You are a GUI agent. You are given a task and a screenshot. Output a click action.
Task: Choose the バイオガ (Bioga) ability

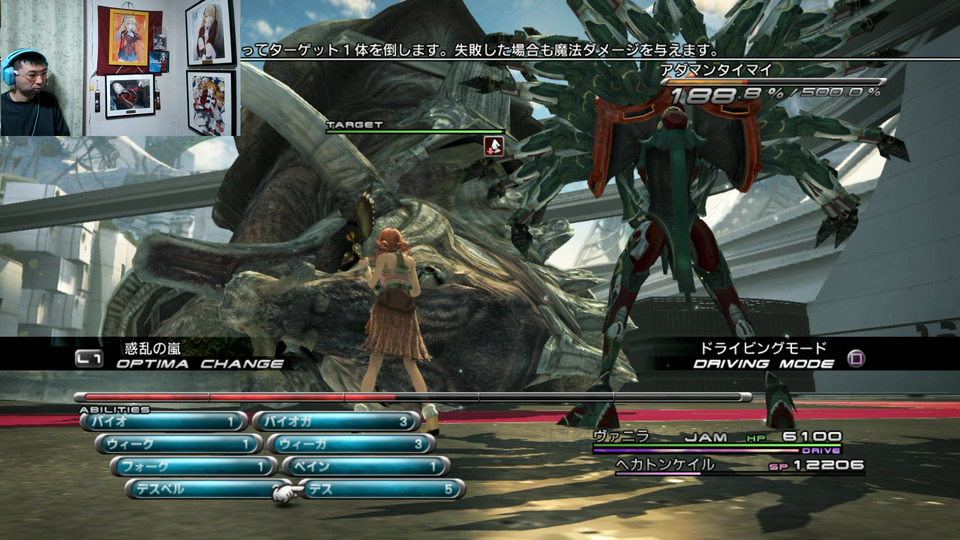coord(335,422)
